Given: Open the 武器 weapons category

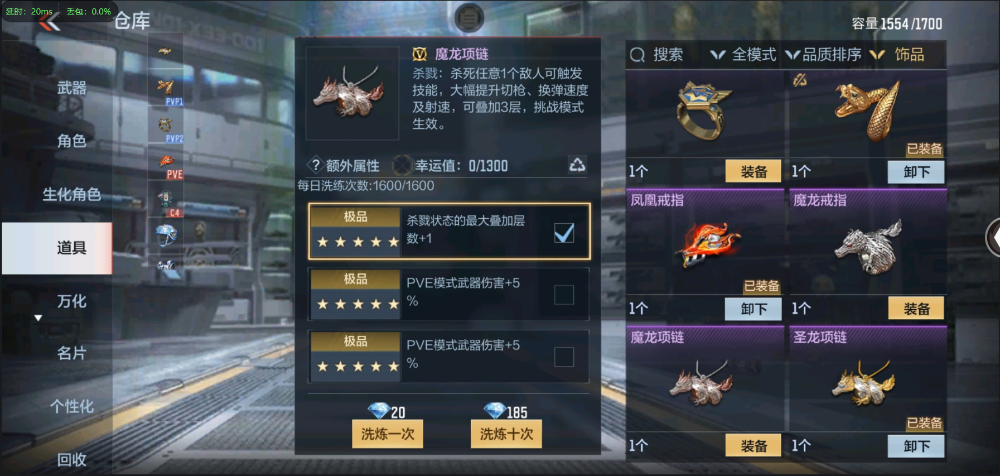Looking at the screenshot, I should coord(71,88).
